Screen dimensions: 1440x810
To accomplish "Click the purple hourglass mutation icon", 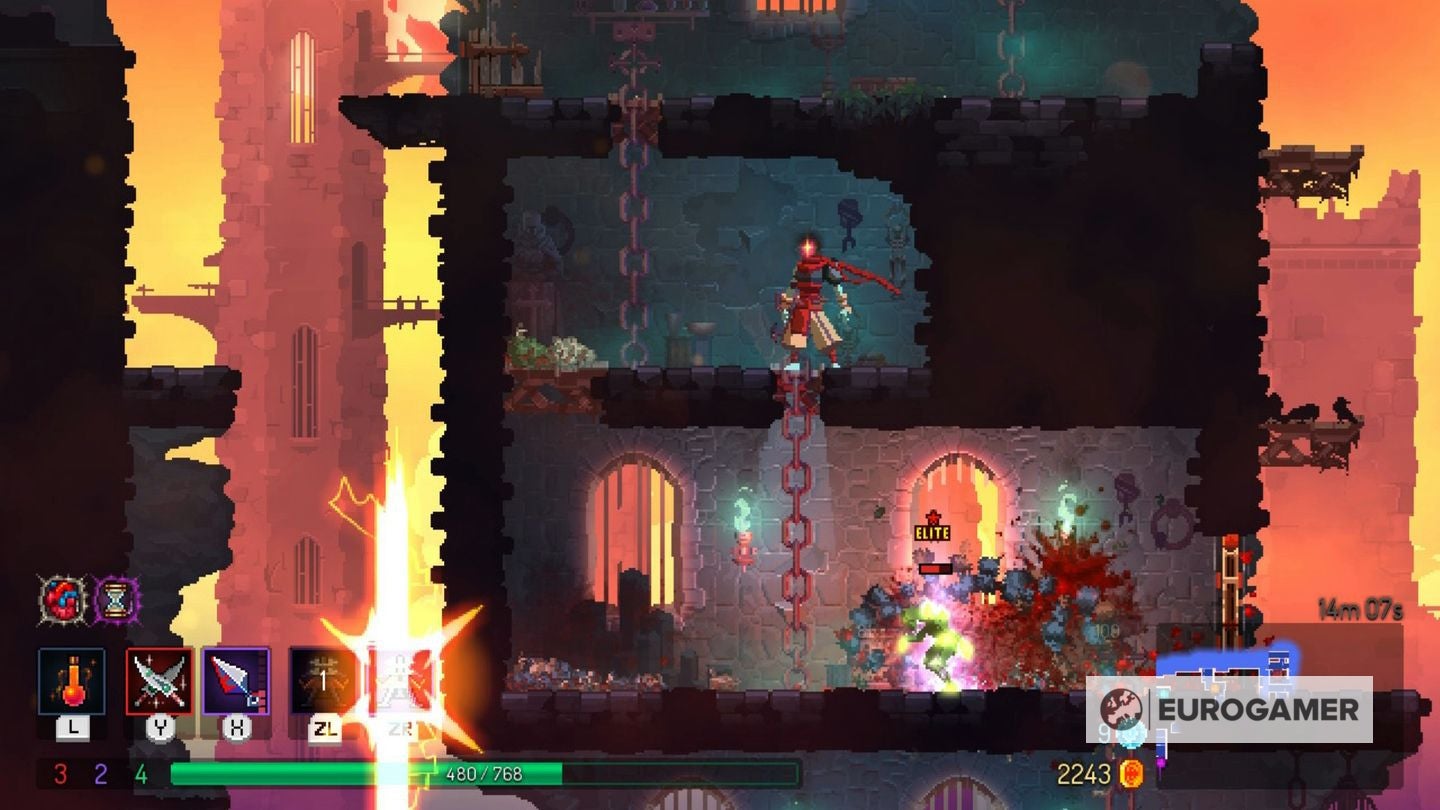I will (117, 598).
